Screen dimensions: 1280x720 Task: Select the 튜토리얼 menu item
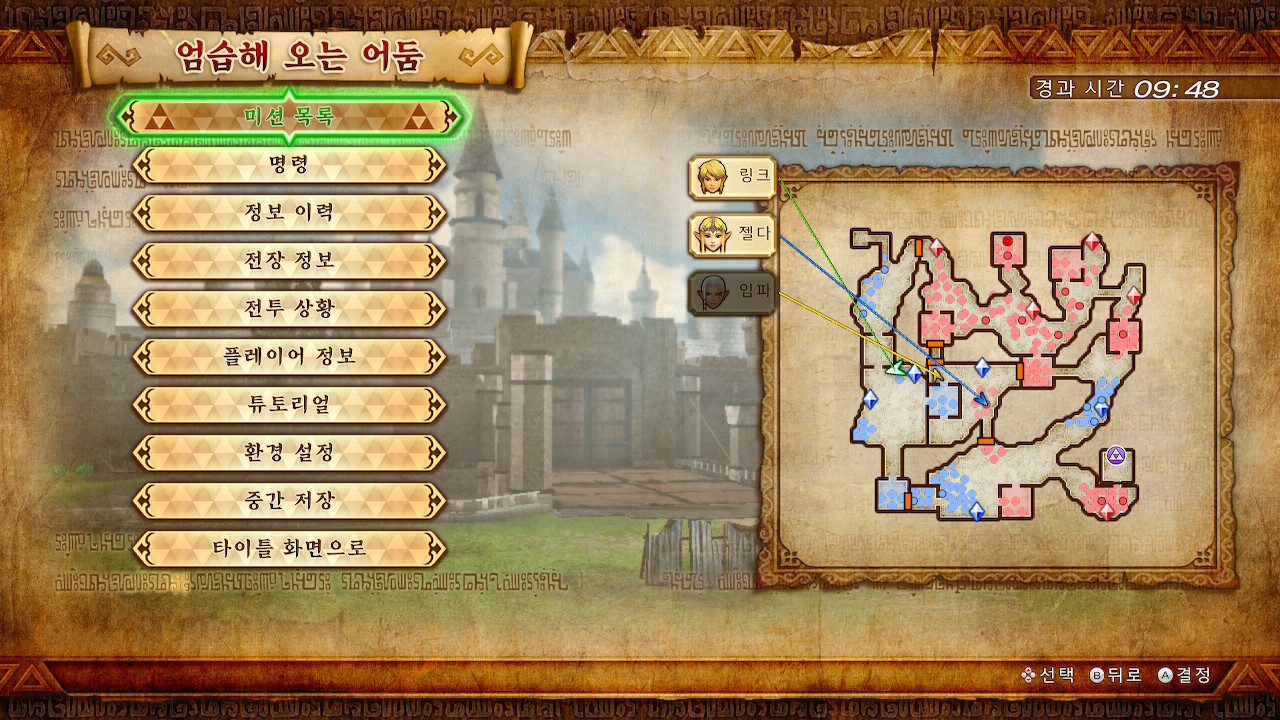pos(289,405)
